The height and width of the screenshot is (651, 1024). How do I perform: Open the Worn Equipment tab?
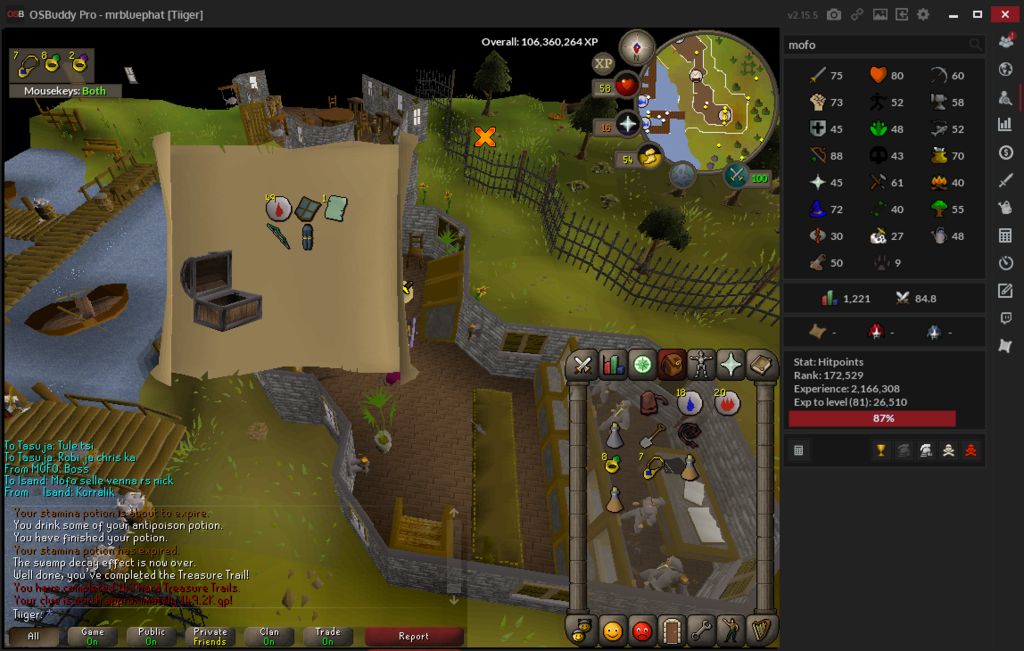click(x=702, y=365)
